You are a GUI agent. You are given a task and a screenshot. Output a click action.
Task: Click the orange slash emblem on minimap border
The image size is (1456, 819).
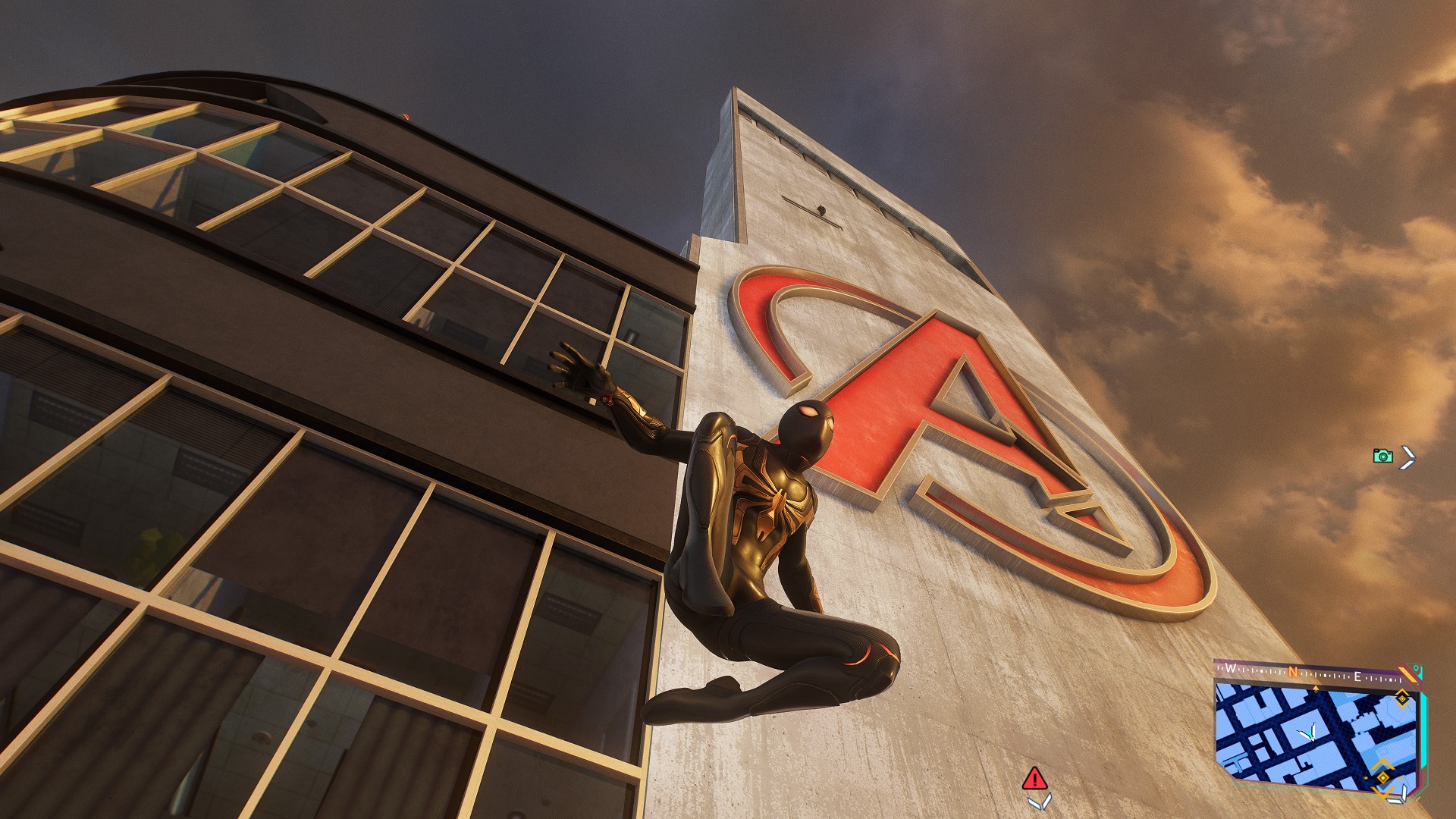(x=1407, y=673)
